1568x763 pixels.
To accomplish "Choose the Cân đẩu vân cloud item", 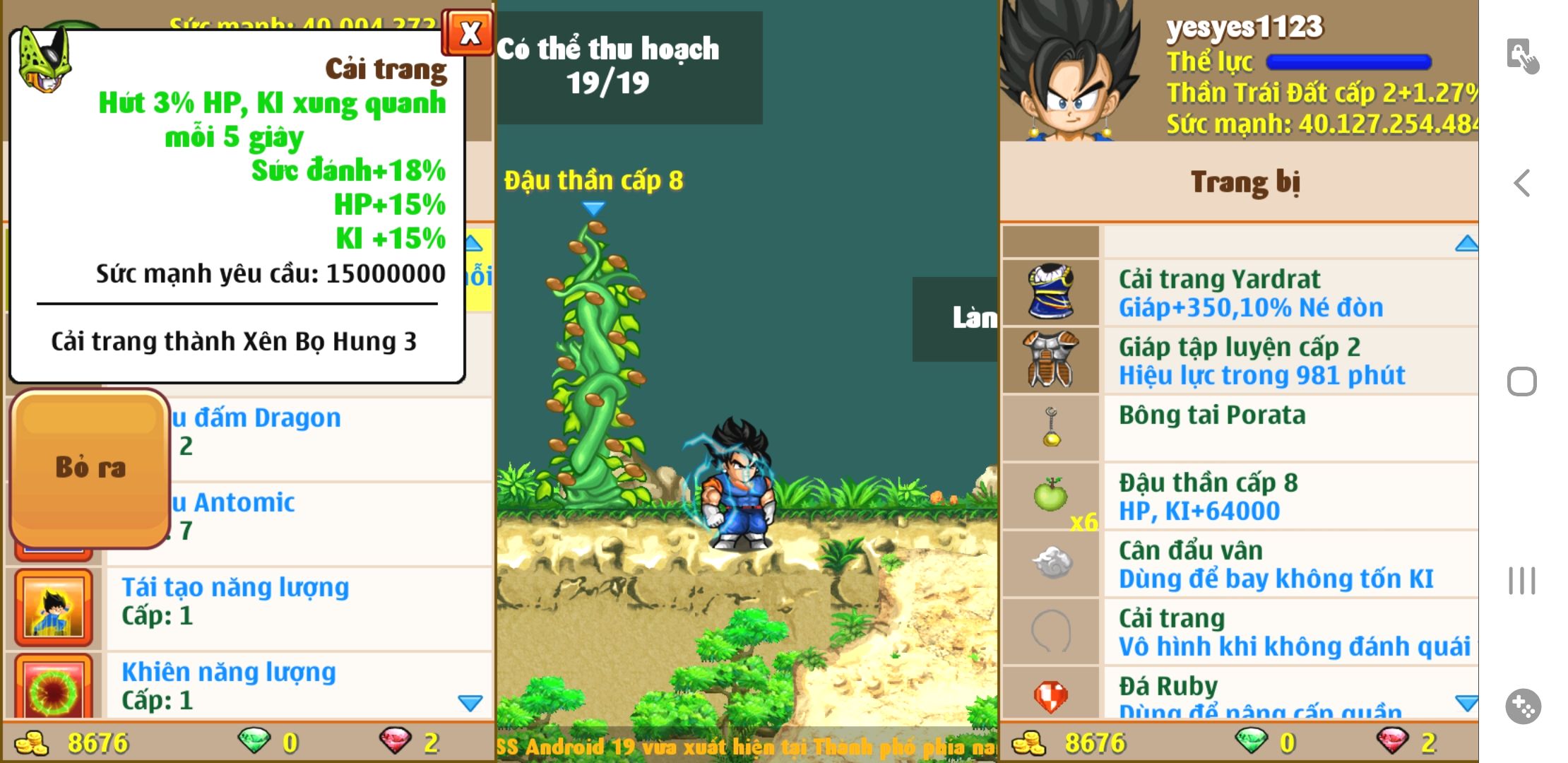I will [1276, 564].
